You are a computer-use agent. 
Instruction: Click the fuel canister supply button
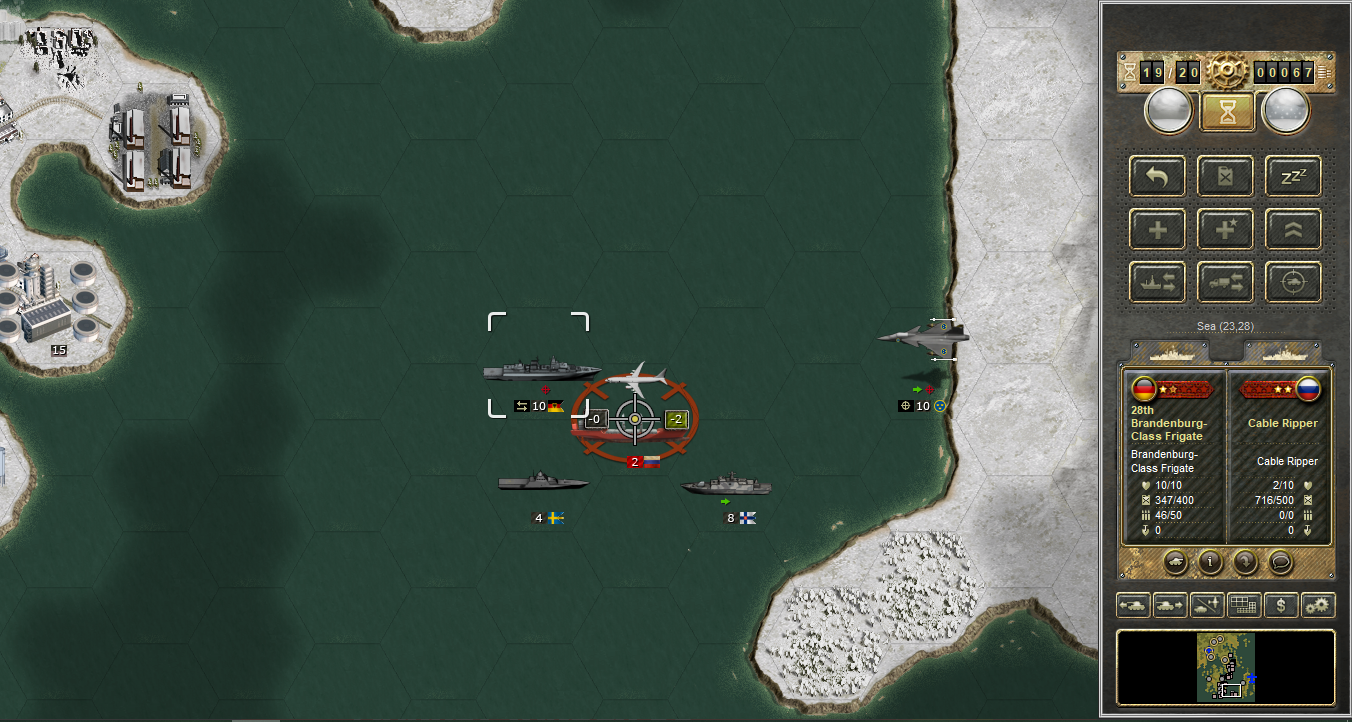(1226, 177)
